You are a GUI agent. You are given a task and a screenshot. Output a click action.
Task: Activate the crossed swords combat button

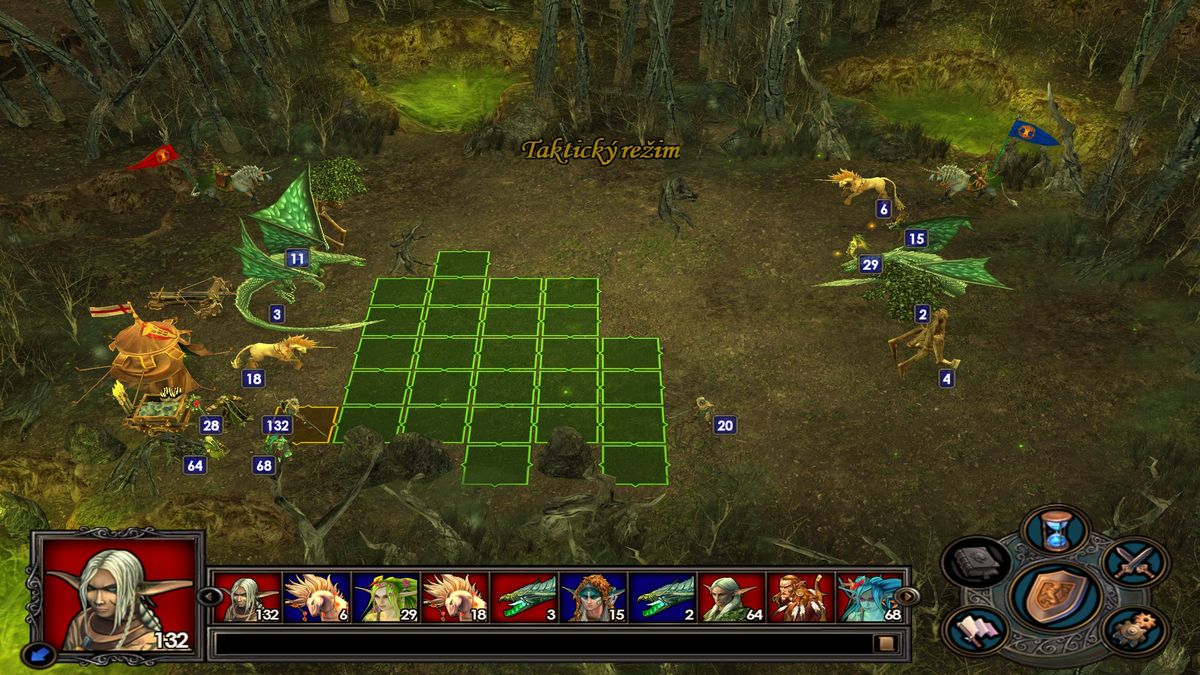pyautogui.click(x=1135, y=561)
